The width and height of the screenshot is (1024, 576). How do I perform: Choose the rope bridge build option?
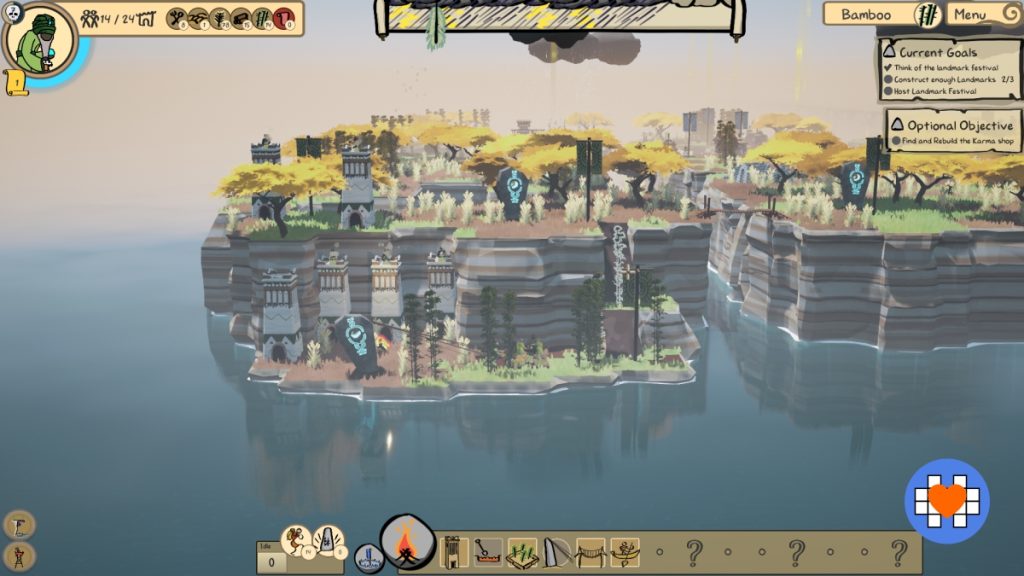click(590, 551)
